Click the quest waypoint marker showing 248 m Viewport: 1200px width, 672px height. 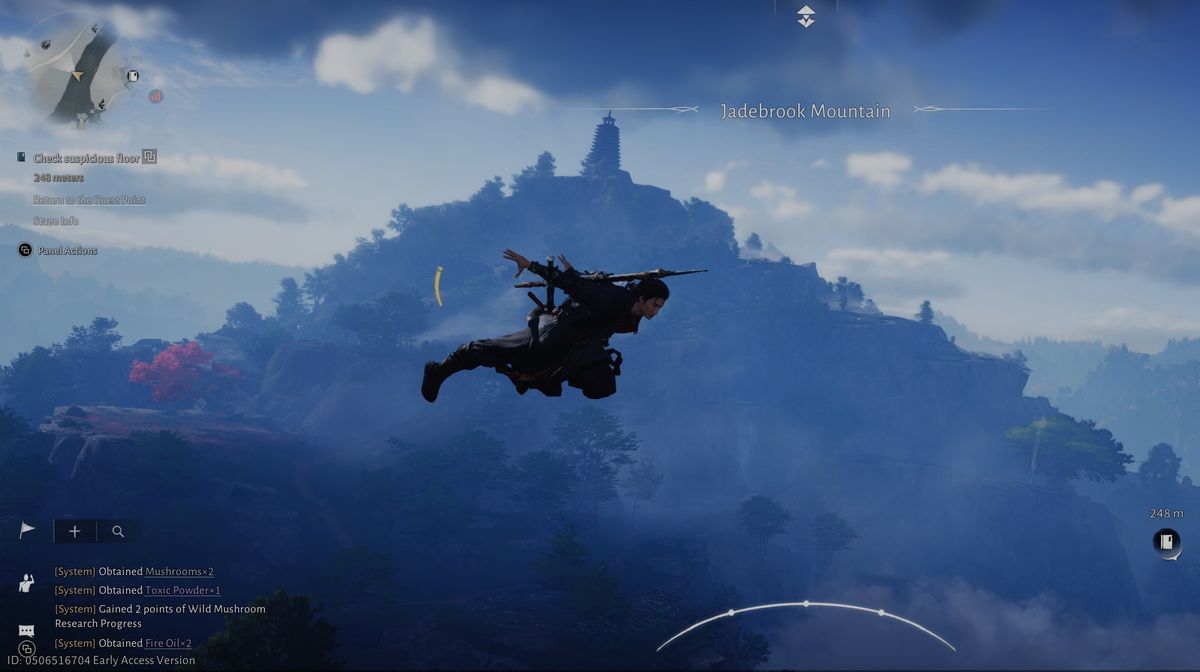tap(1166, 542)
